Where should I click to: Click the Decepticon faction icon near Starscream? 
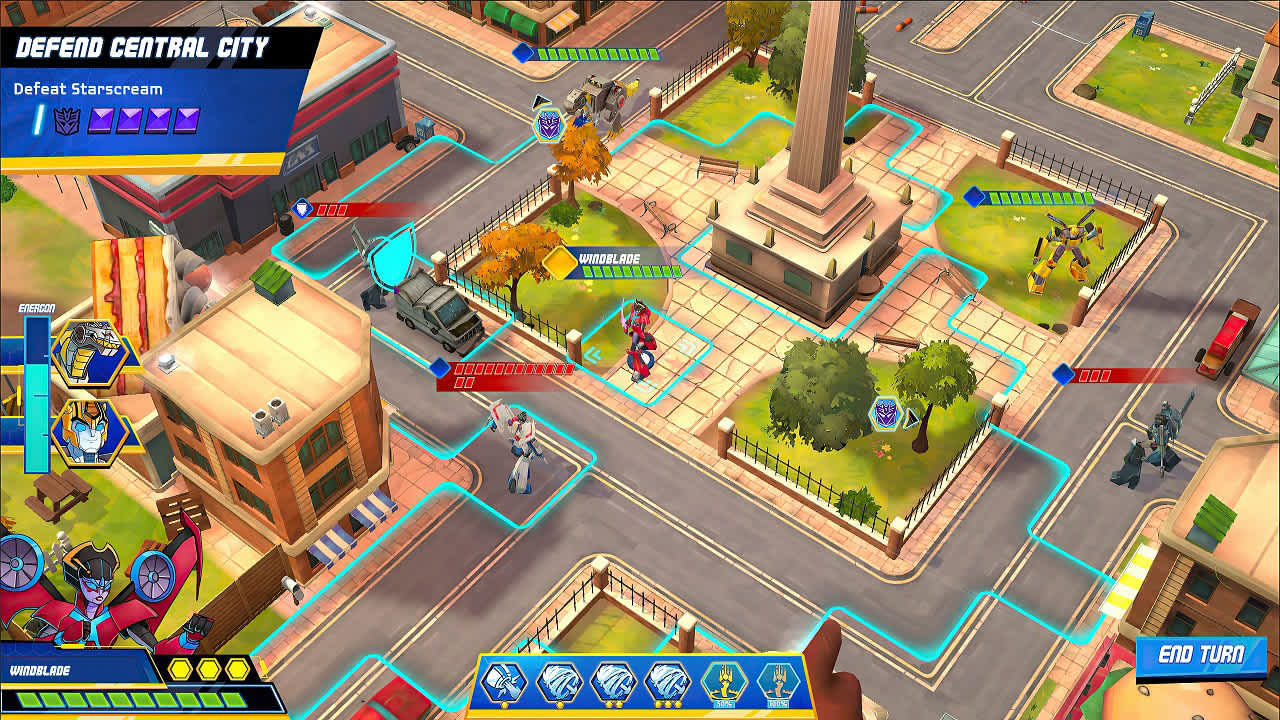pos(548,126)
